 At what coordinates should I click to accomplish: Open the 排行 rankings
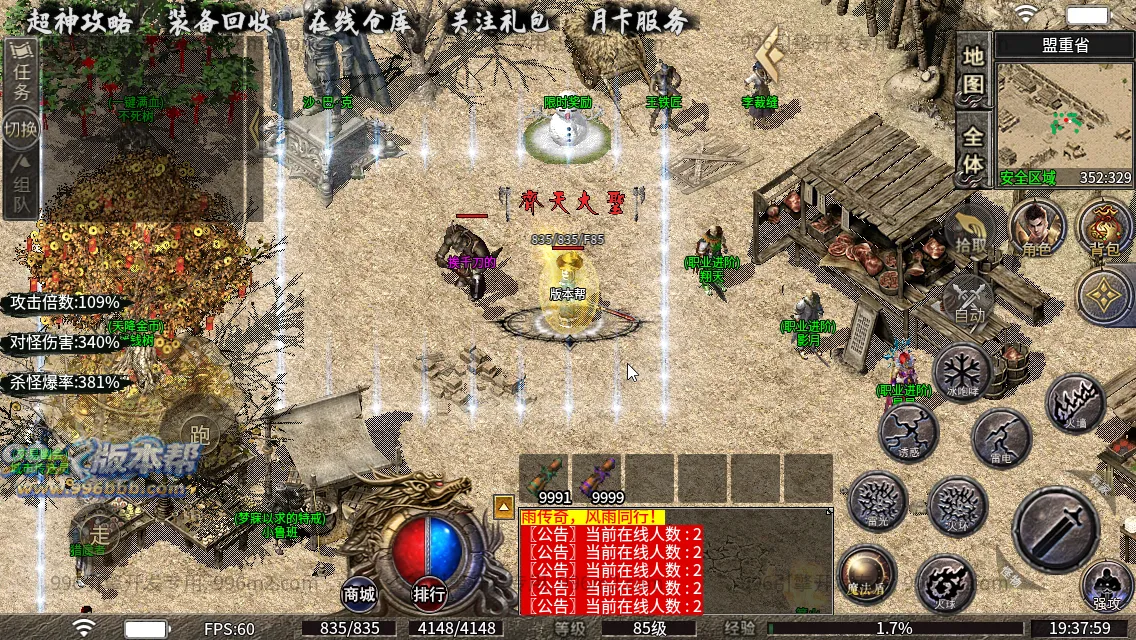(429, 594)
